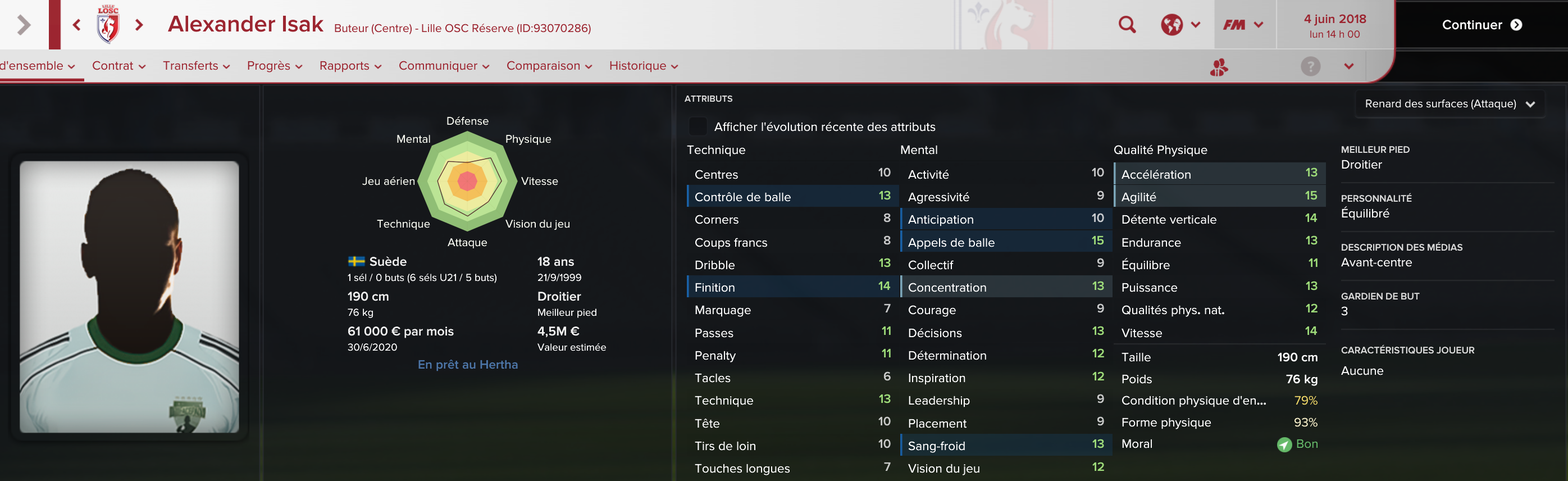Select the Comparaison menu
The image size is (1568, 481).
[x=549, y=66]
